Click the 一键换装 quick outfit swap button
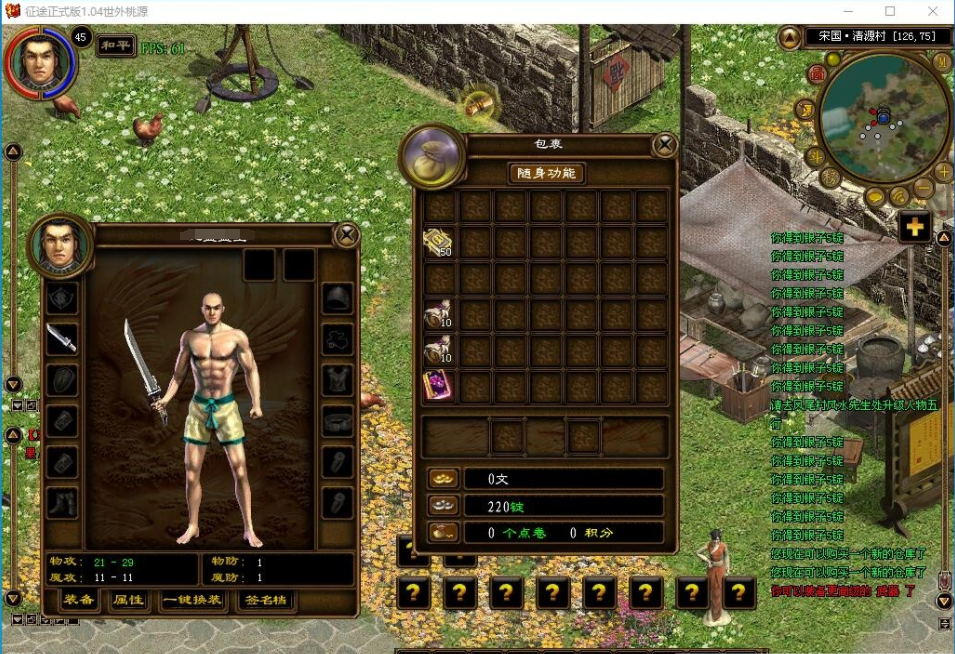This screenshot has width=955, height=654. [x=194, y=600]
